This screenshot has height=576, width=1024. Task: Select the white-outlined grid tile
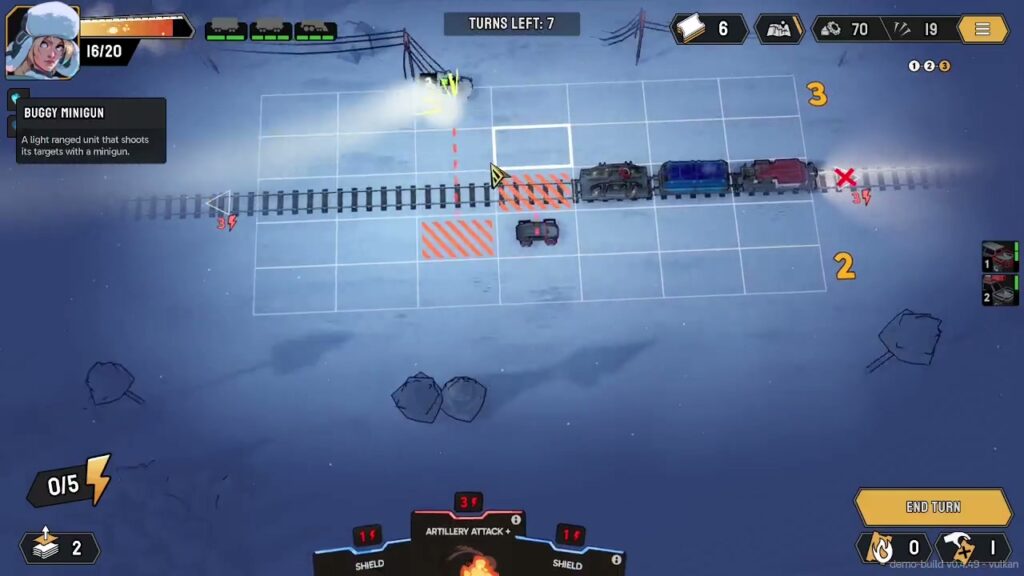[x=532, y=146]
